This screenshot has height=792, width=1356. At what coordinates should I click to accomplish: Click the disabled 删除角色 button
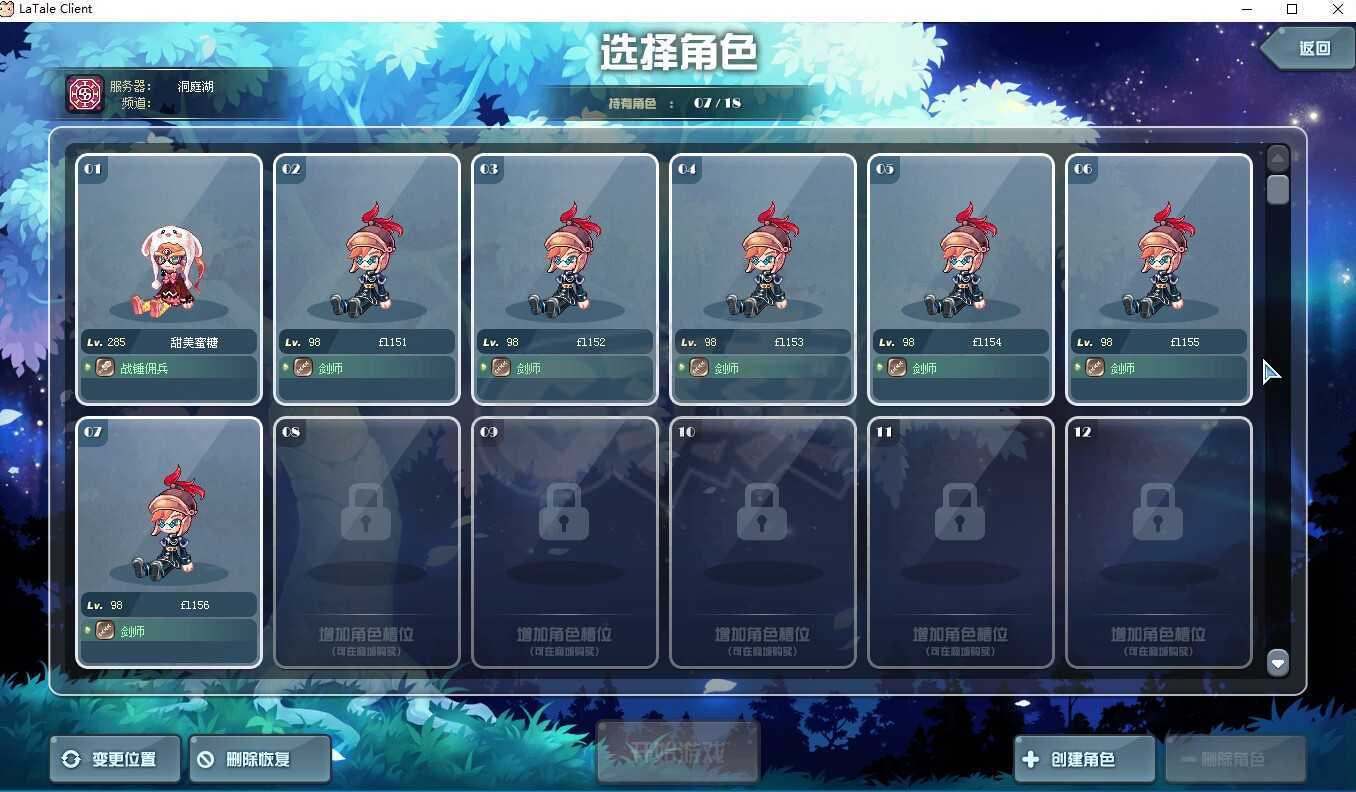(x=1236, y=759)
